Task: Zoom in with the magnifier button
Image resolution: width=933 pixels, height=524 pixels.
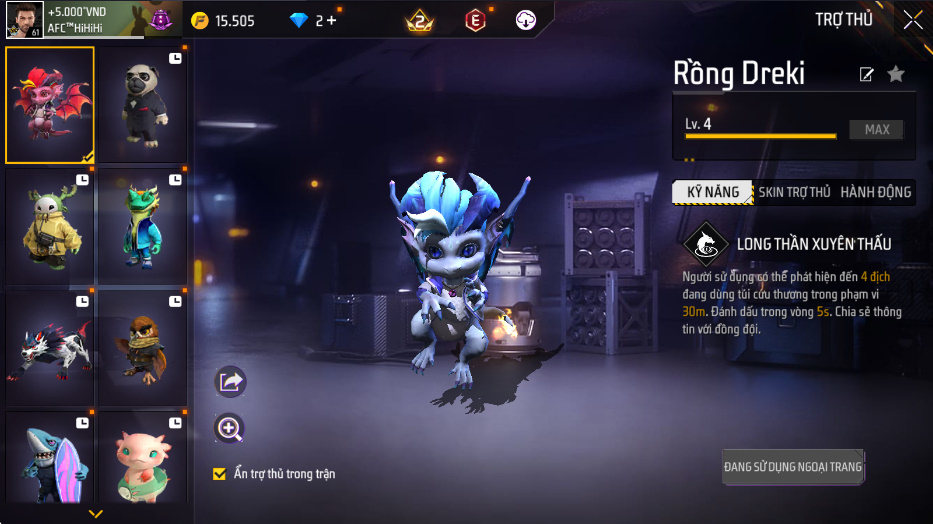Action: click(230, 429)
